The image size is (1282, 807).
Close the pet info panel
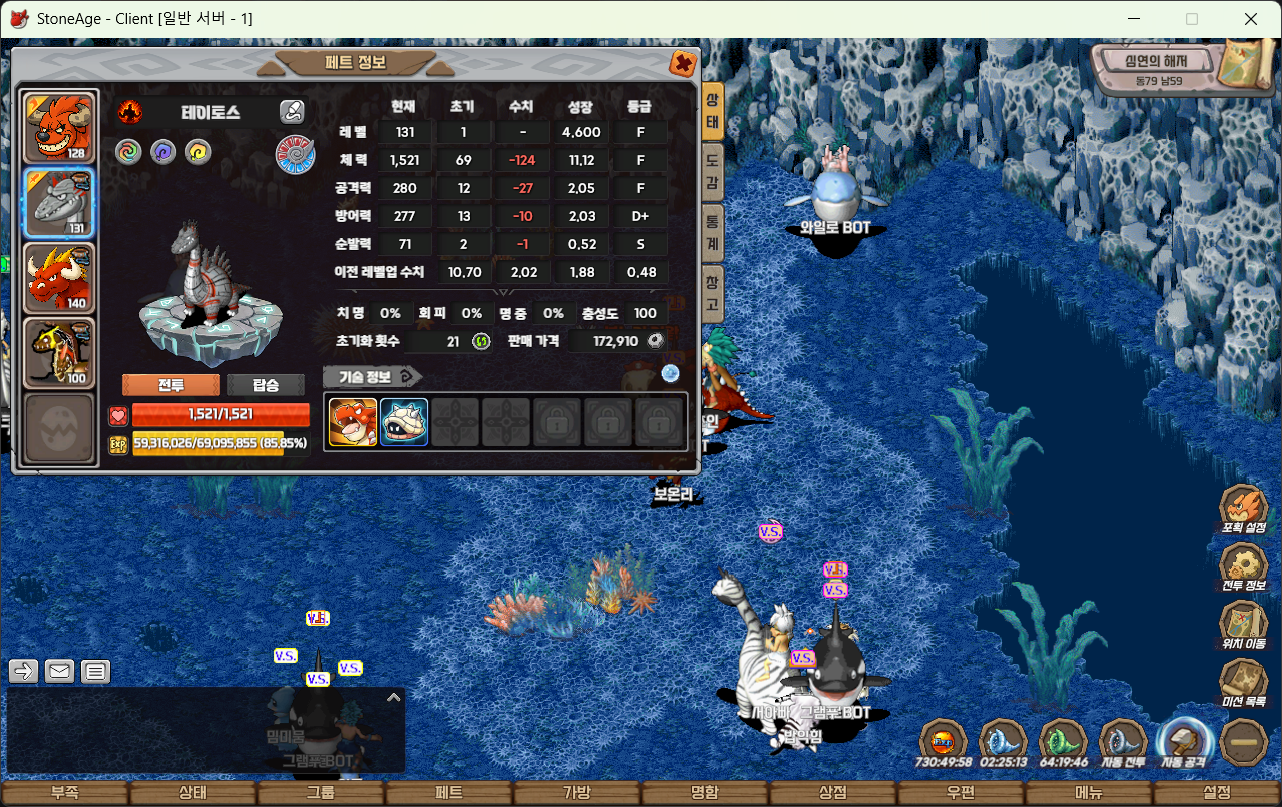683,63
